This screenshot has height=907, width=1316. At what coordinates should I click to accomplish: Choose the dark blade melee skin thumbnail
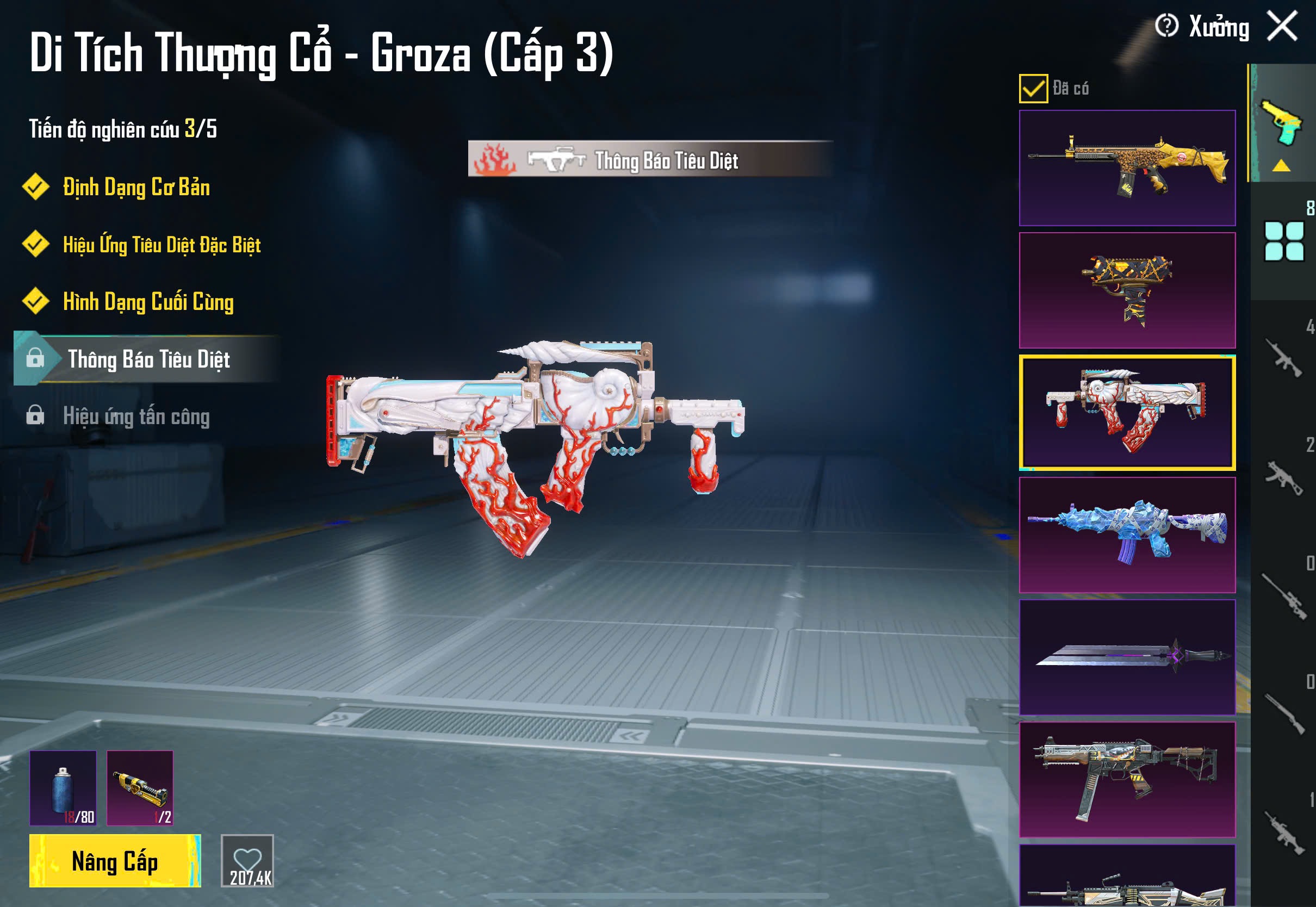click(1127, 657)
